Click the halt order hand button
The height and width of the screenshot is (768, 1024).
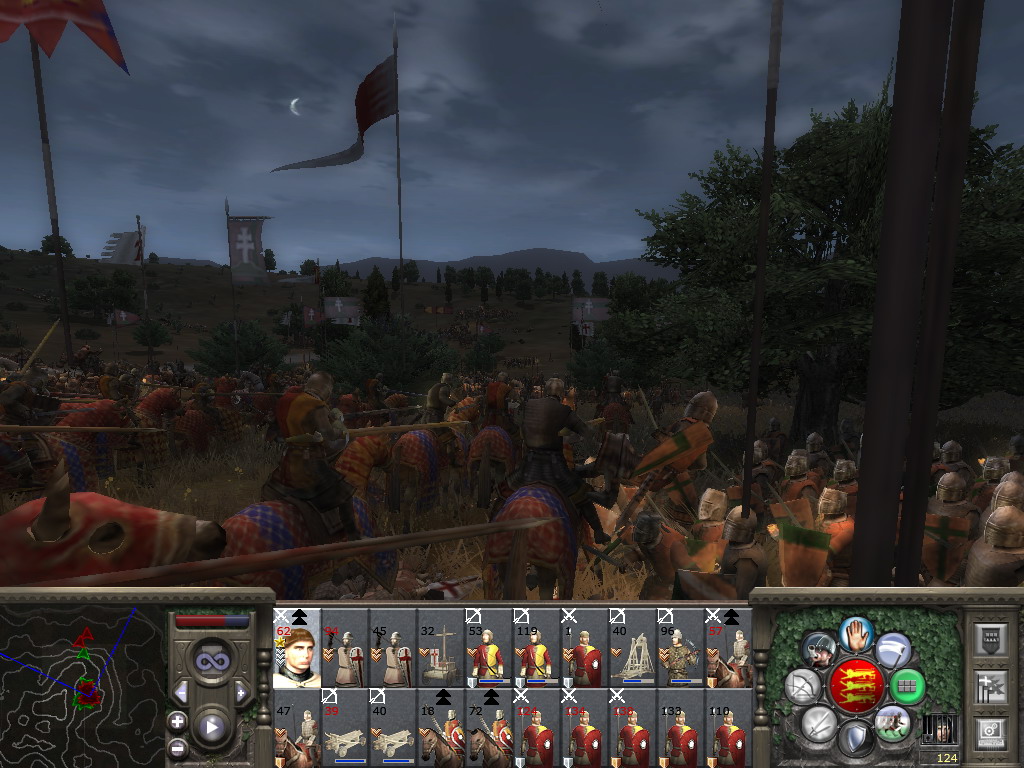pyautogui.click(x=856, y=632)
